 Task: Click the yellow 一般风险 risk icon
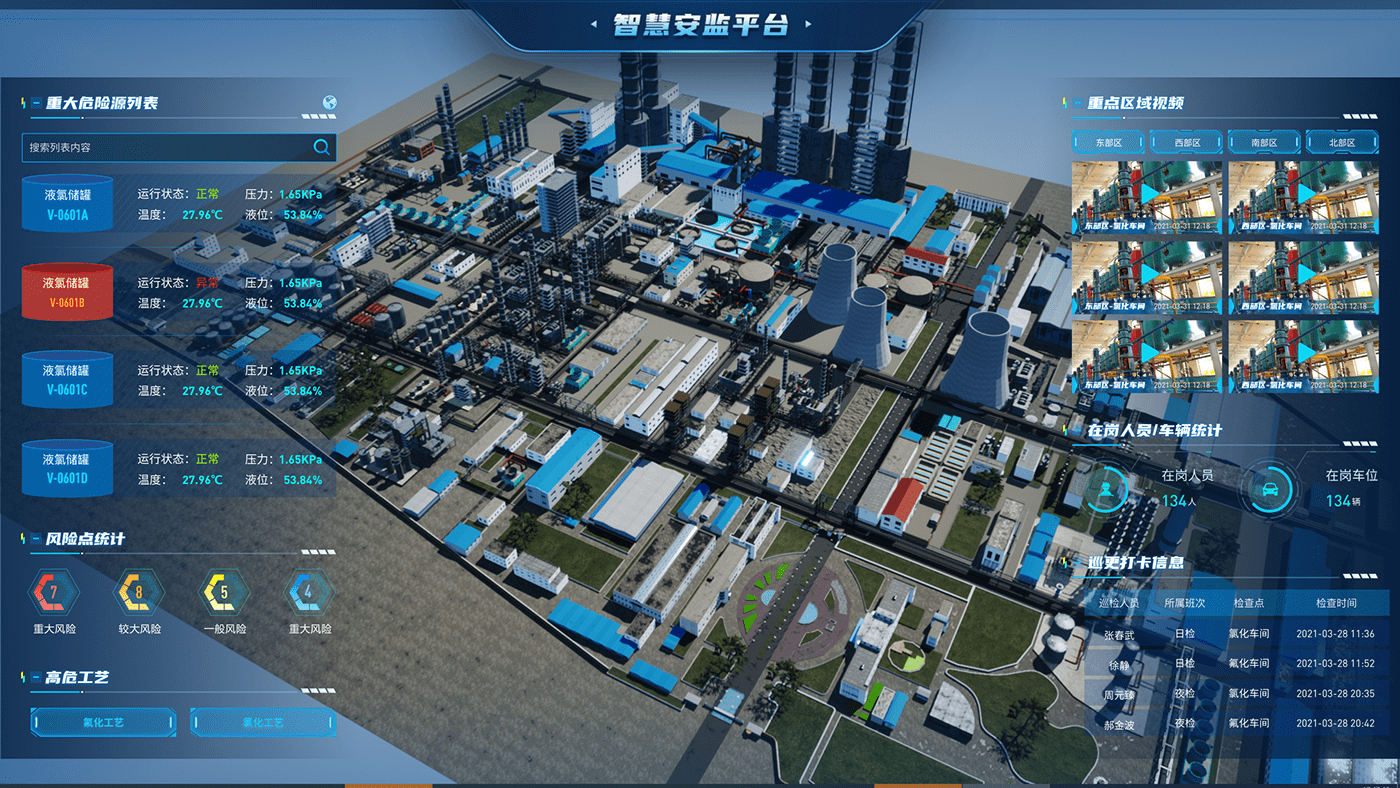222,593
